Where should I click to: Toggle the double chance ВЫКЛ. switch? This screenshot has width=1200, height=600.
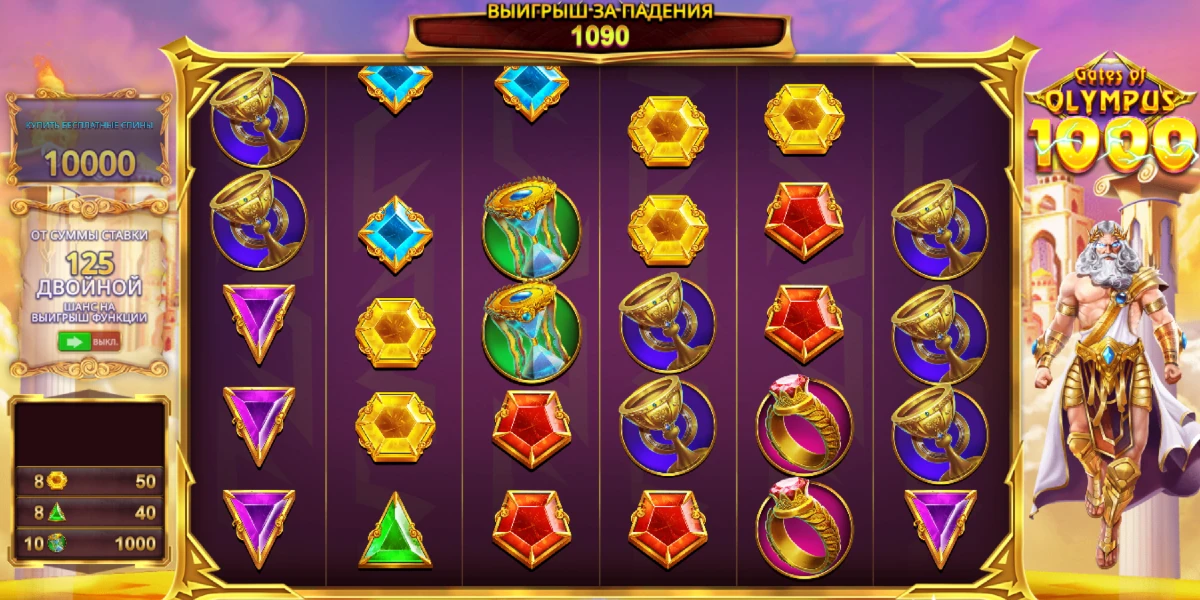(89, 341)
